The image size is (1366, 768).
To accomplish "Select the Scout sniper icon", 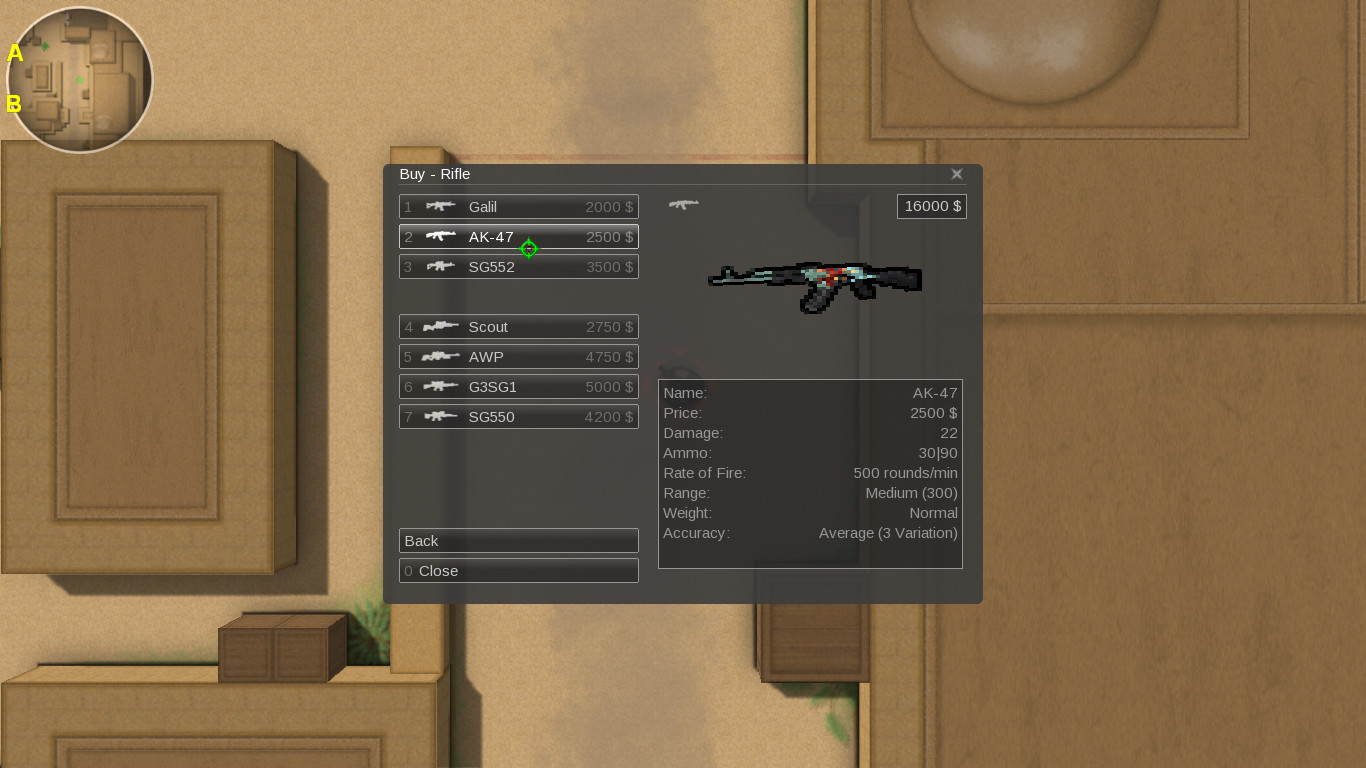I will pyautogui.click(x=441, y=327).
